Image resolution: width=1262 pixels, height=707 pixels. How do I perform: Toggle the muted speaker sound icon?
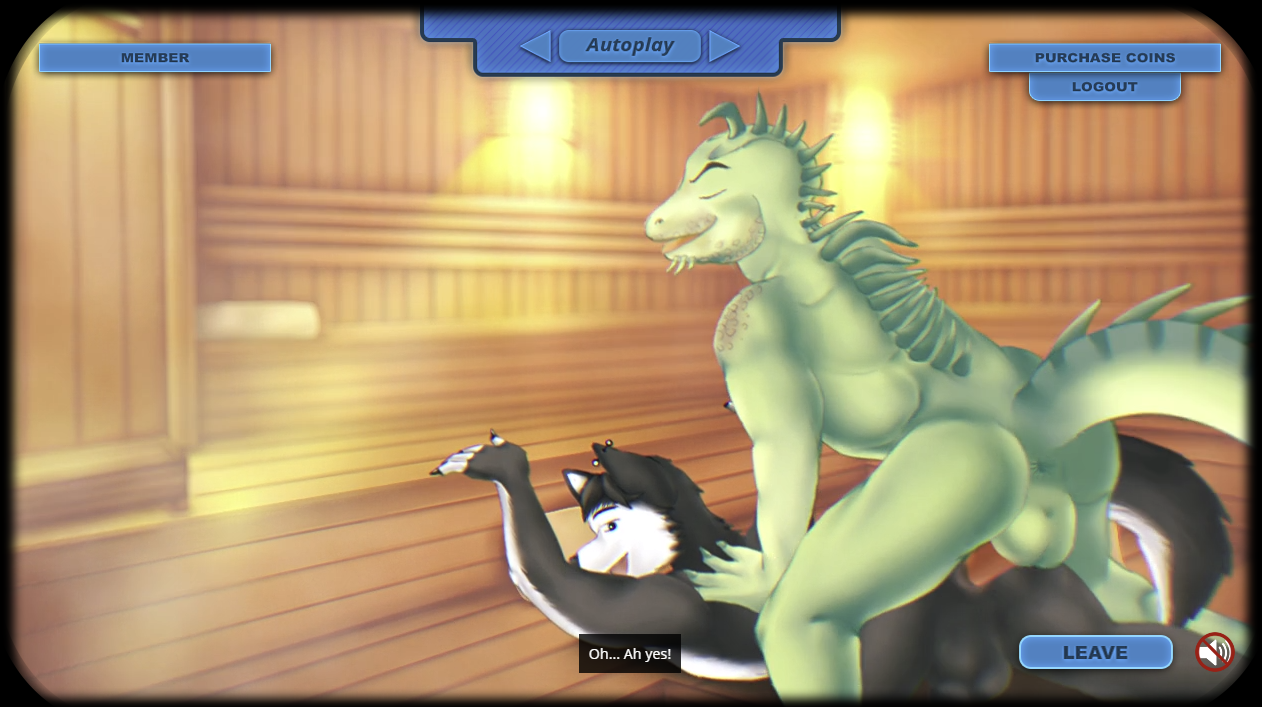[x=1215, y=652]
